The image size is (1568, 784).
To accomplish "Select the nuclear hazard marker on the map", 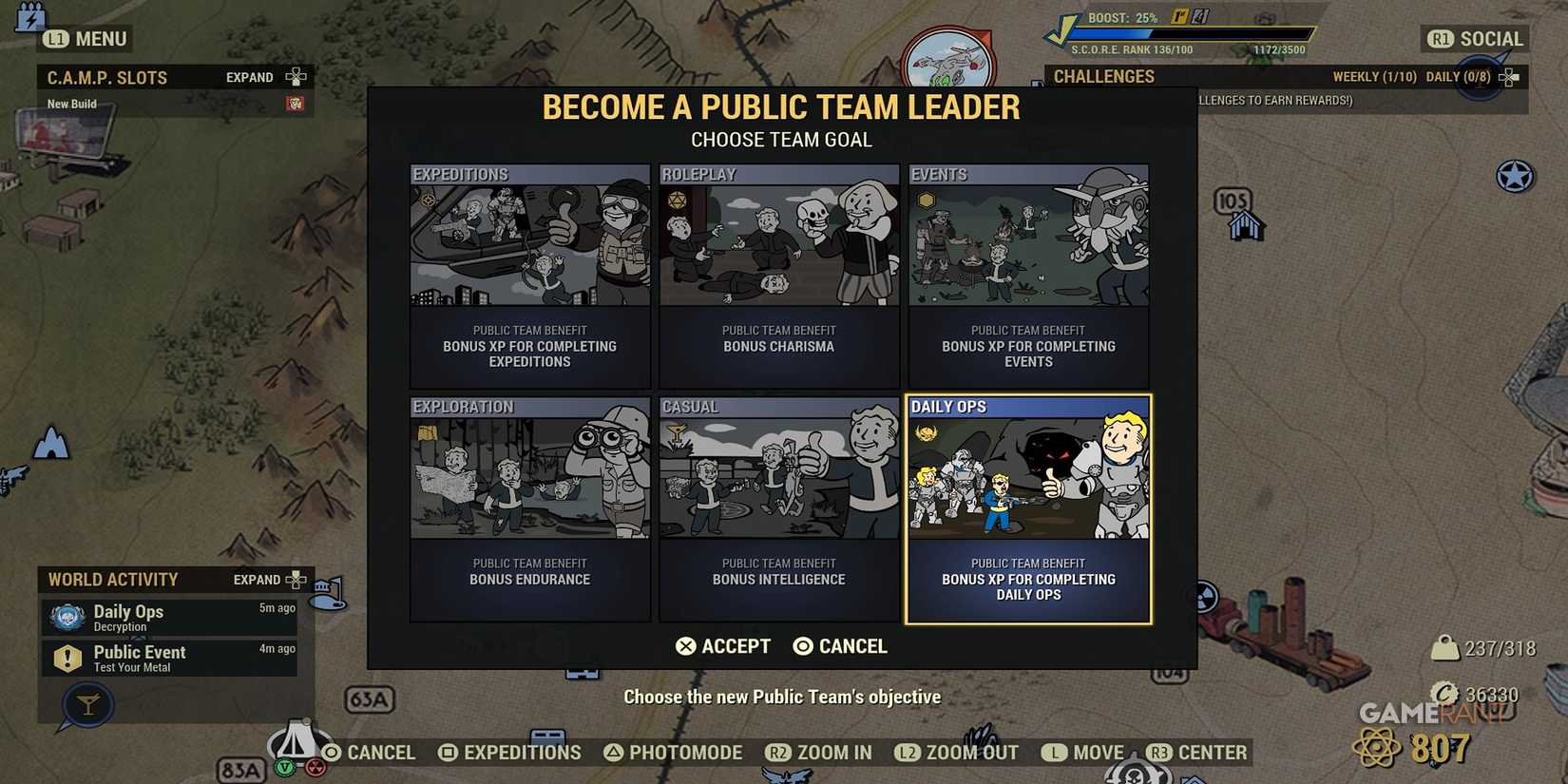I will pos(1205,598).
